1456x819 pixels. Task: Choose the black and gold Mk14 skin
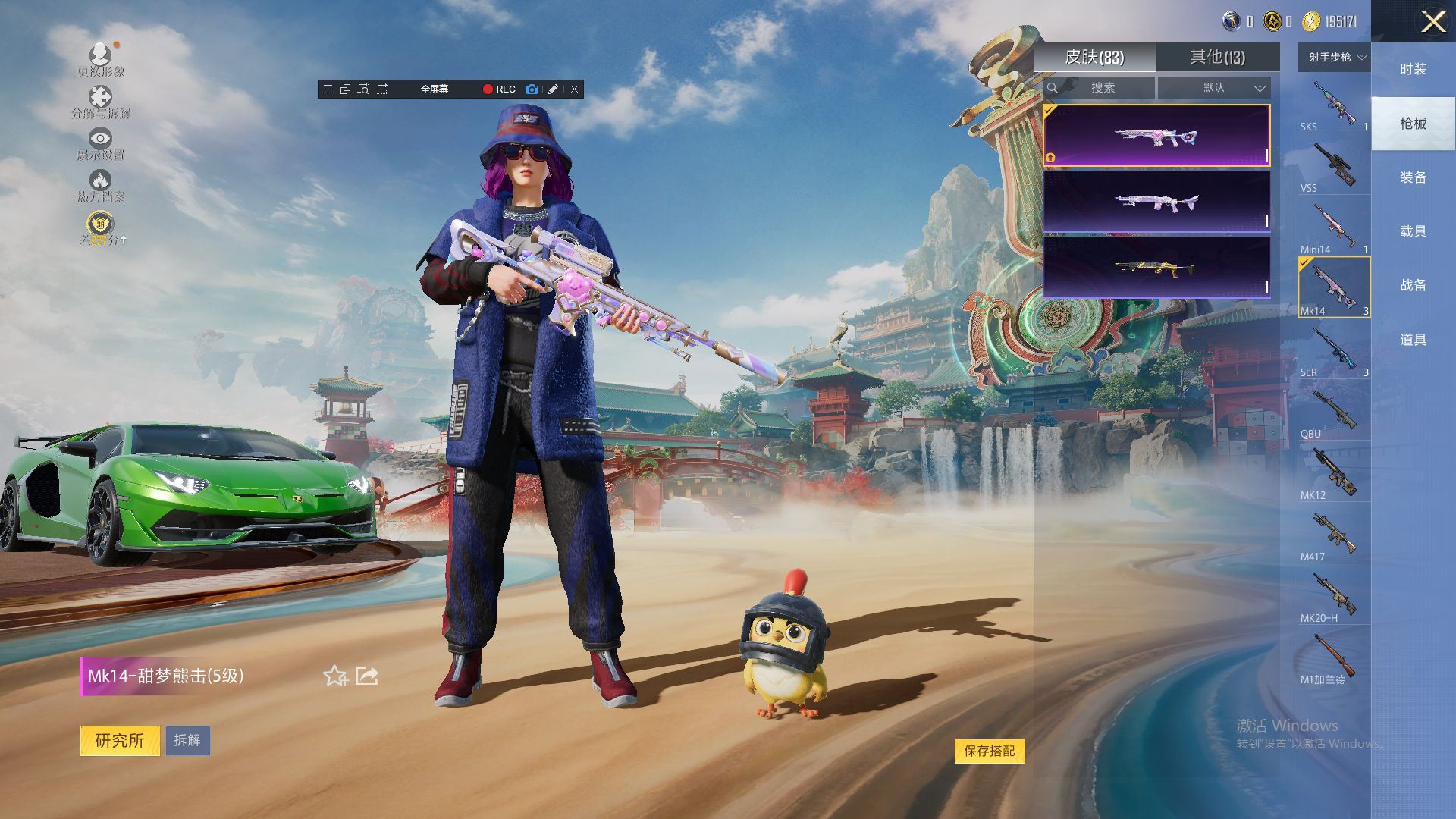point(1156,267)
